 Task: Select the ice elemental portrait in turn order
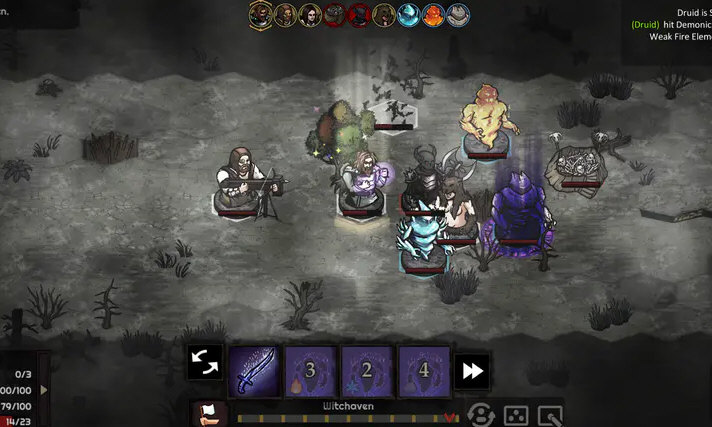point(409,14)
